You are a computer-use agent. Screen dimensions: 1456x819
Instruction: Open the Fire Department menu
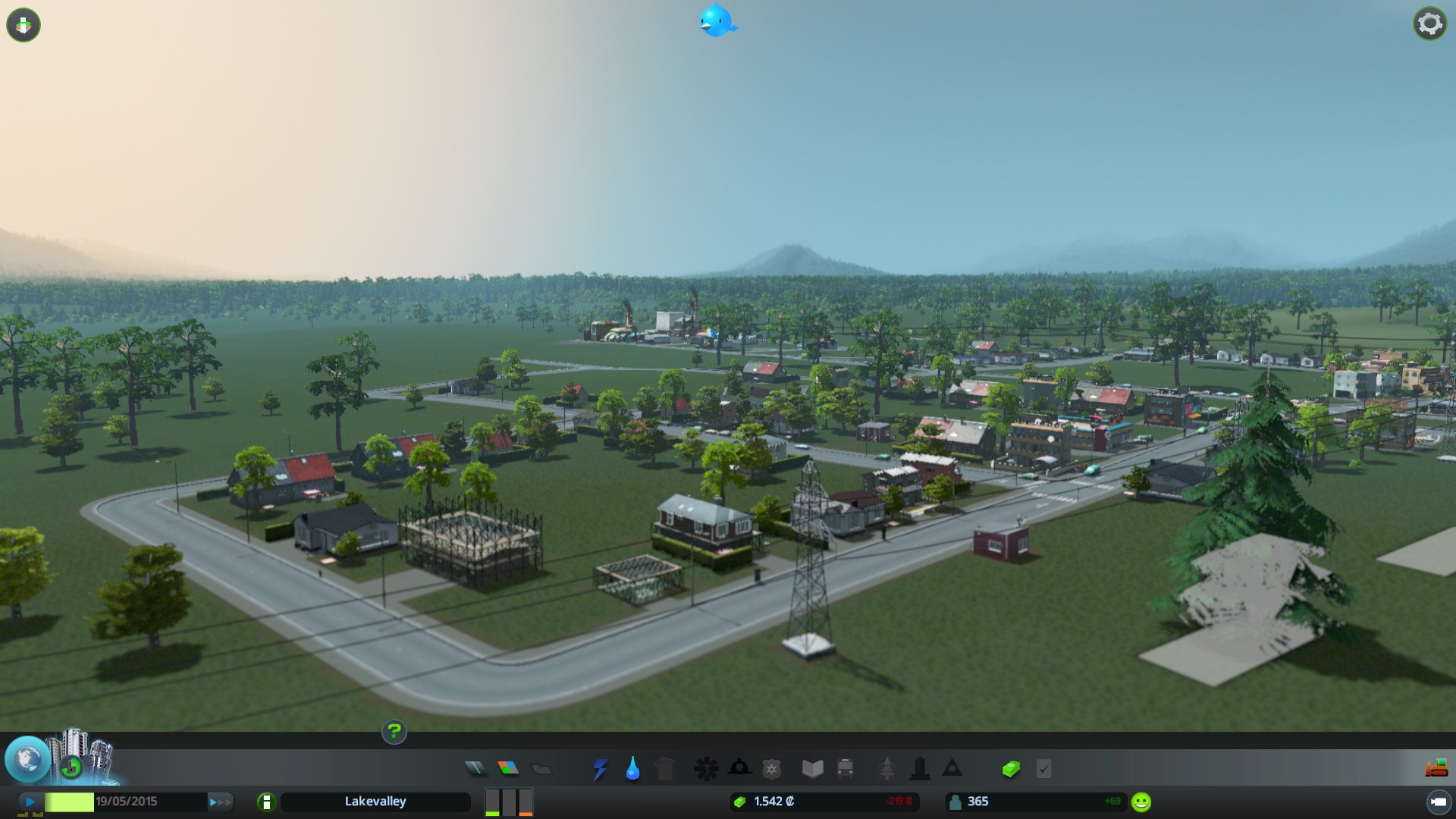(x=739, y=768)
